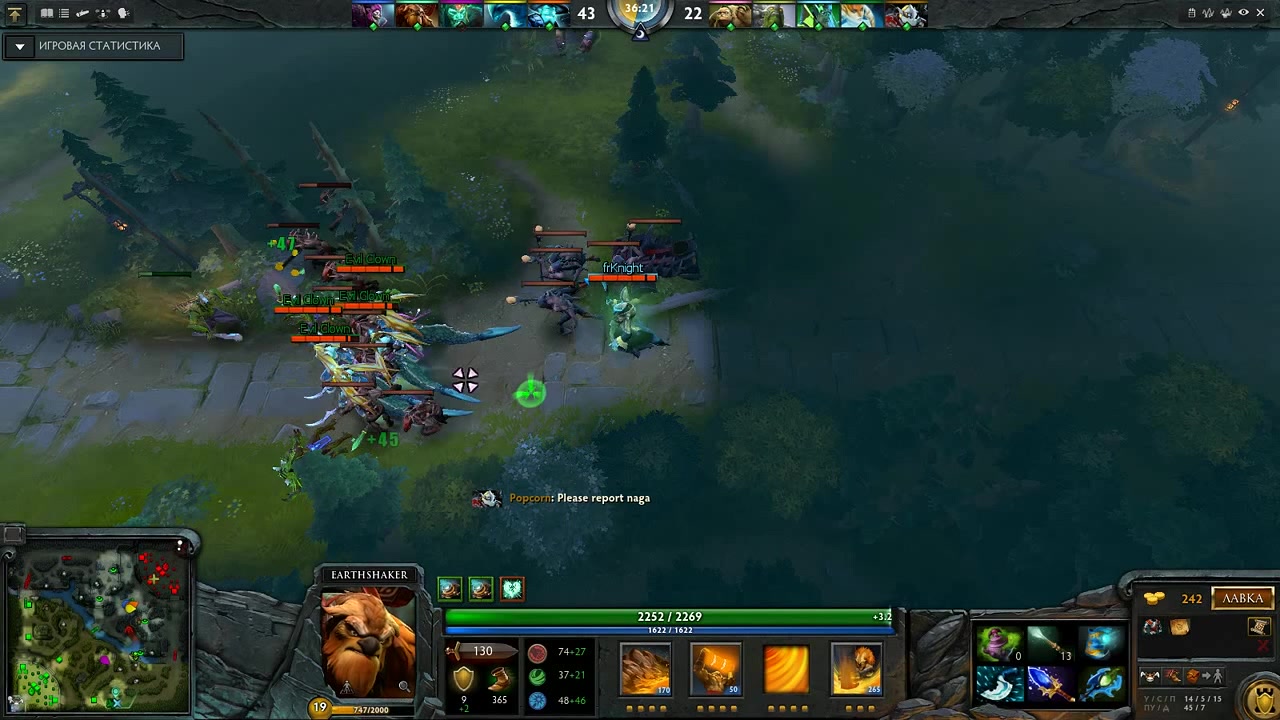The image size is (1280, 720).
Task: Click the hero experience level badge showing 19
Action: (x=321, y=705)
